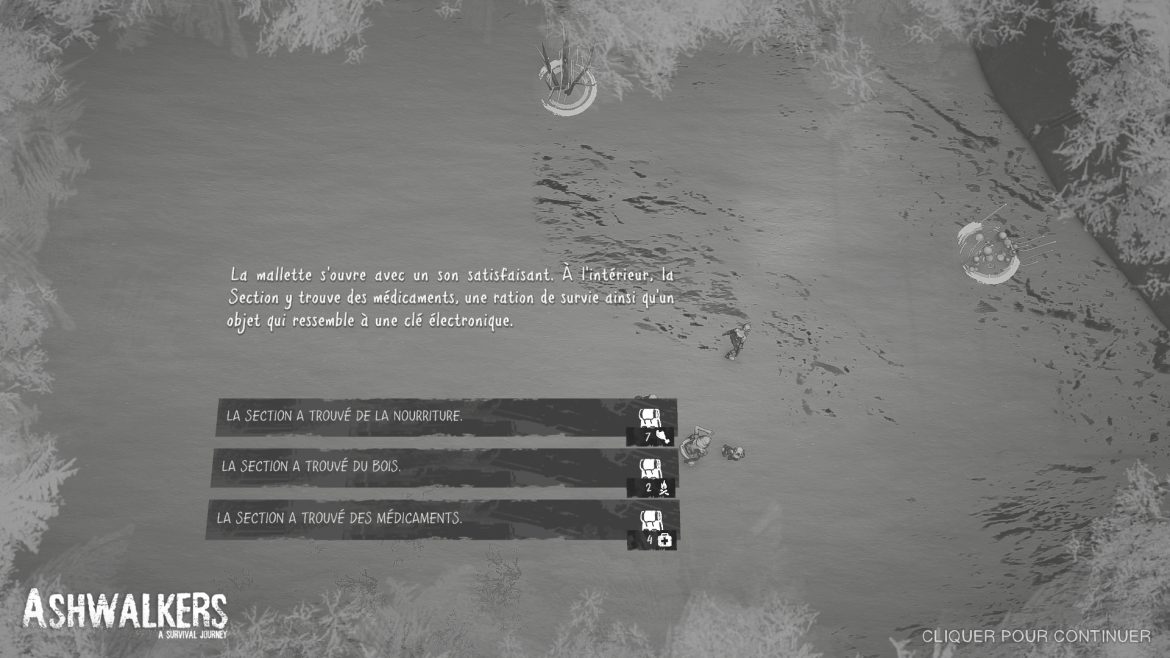The image size is (1170, 658).
Task: Click the 'Cliquer pour continuer' prompt
Action: 1035,636
